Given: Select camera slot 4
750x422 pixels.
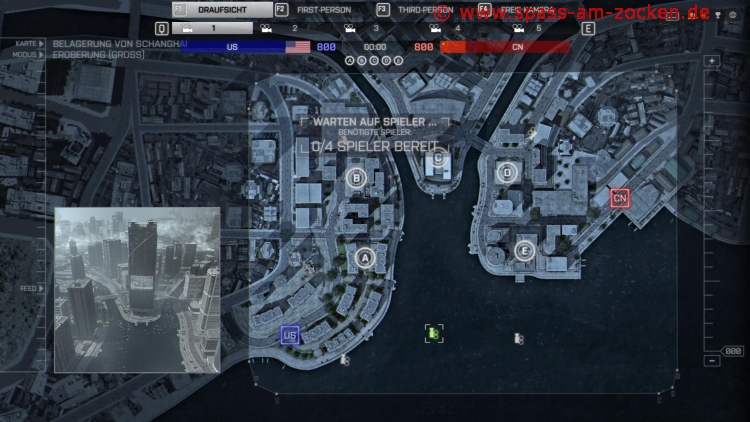Looking at the screenshot, I should [x=445, y=29].
